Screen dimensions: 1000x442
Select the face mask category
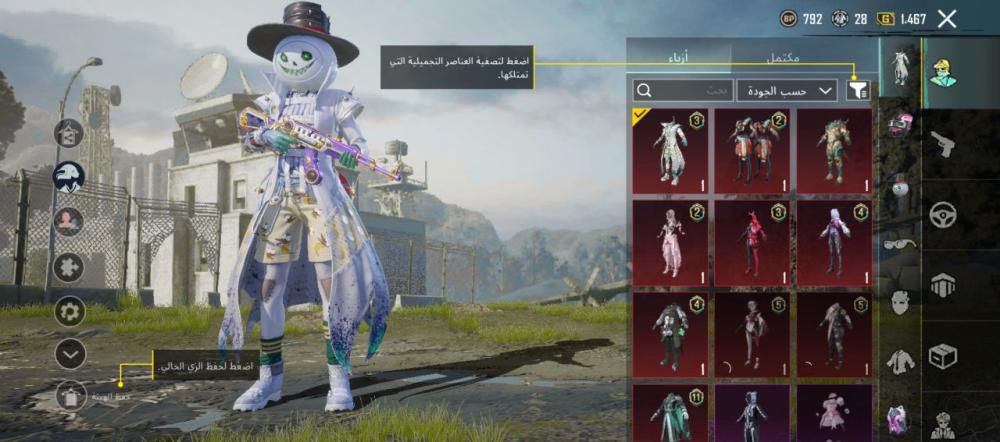(901, 300)
